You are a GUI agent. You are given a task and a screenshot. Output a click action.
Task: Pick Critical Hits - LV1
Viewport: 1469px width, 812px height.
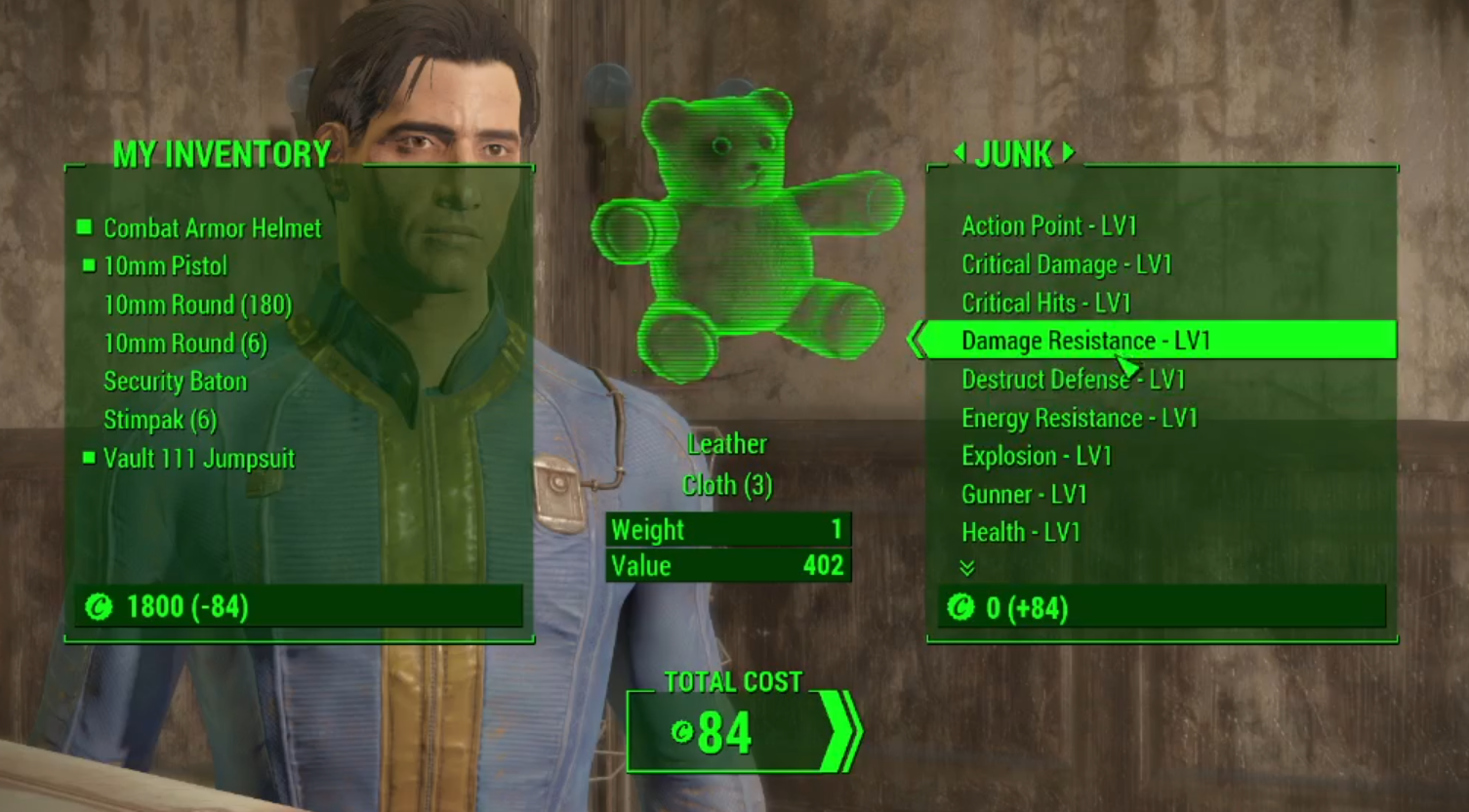coord(1045,303)
